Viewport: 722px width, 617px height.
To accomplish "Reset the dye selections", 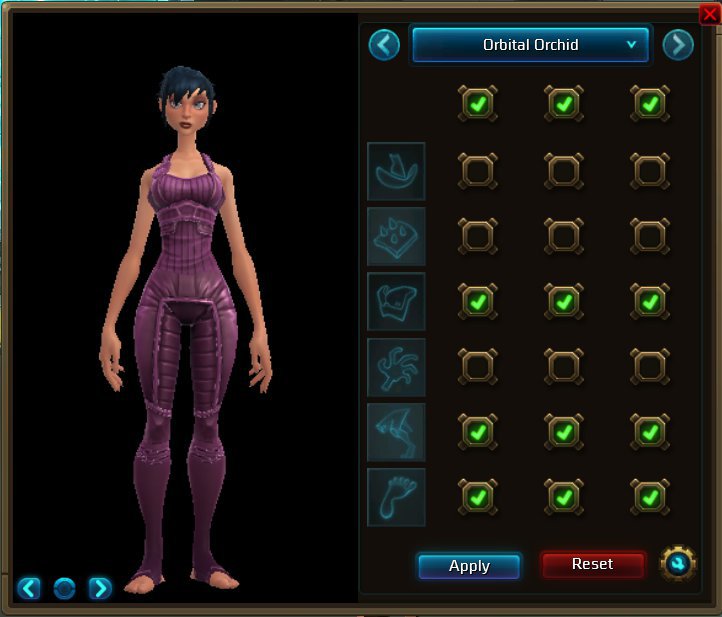I will (x=592, y=564).
